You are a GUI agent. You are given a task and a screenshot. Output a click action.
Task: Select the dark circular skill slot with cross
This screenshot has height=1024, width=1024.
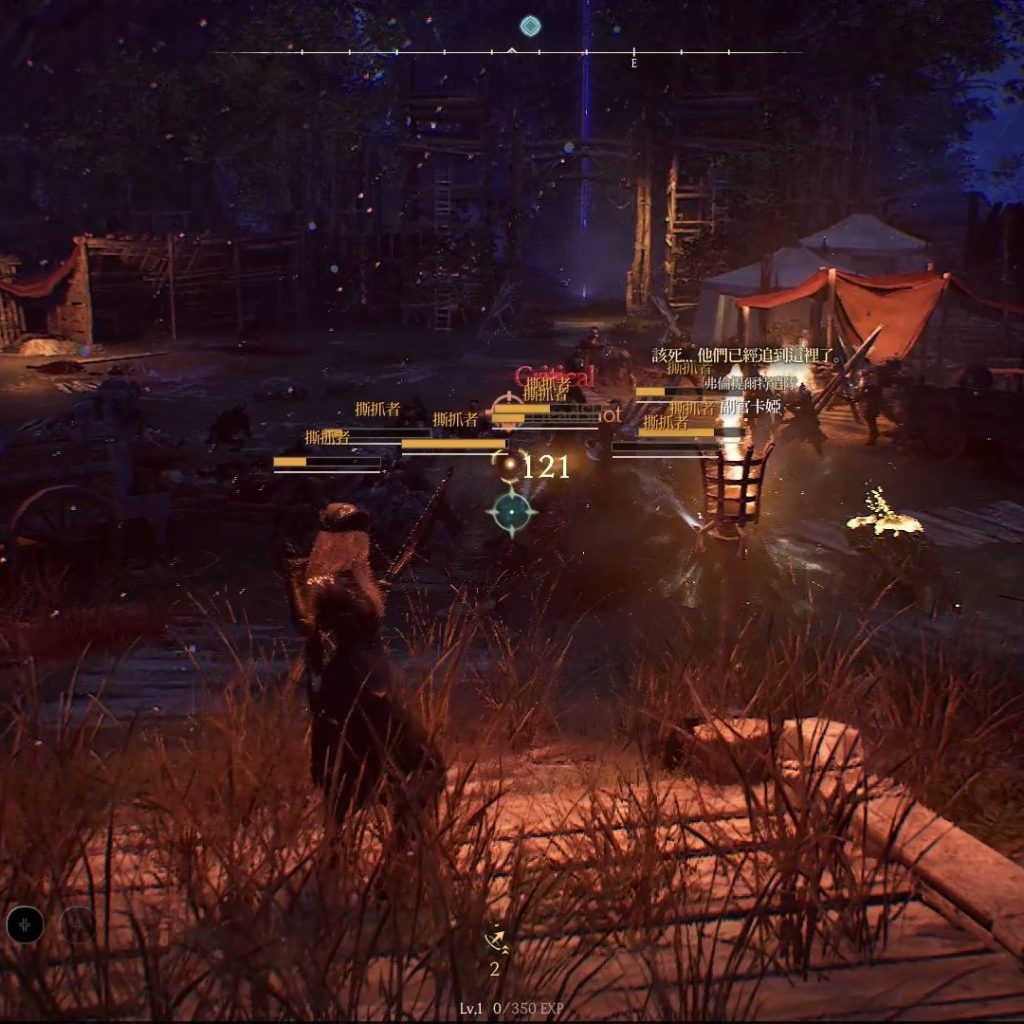click(25, 925)
